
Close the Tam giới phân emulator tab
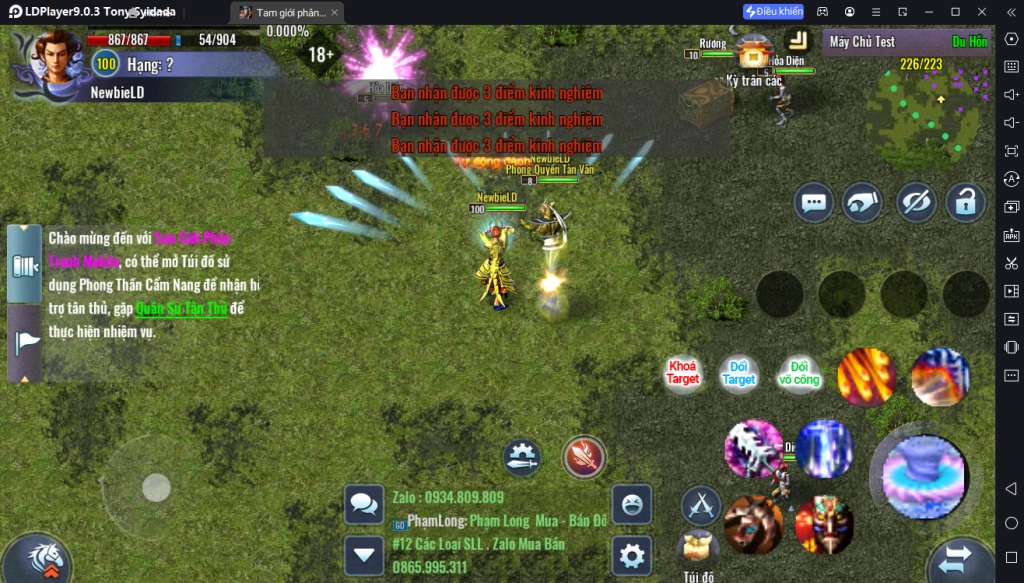click(x=334, y=12)
